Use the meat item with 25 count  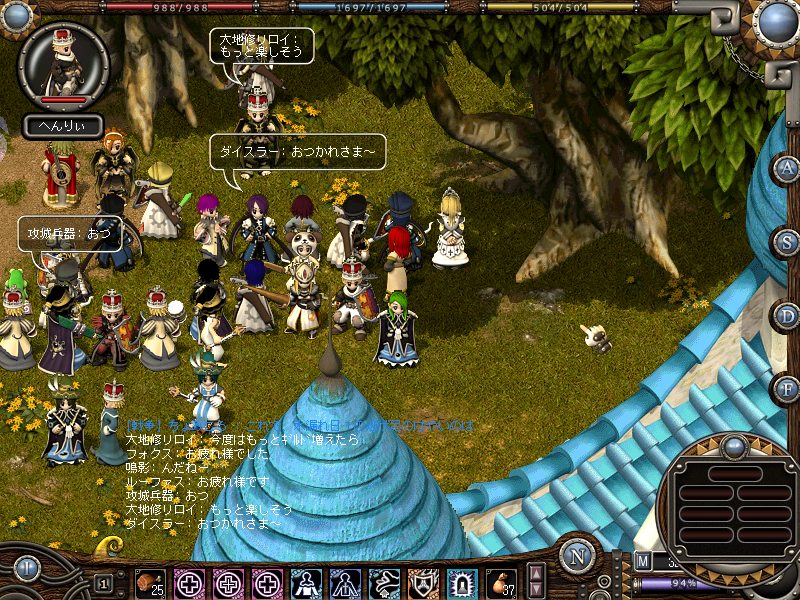(x=151, y=582)
